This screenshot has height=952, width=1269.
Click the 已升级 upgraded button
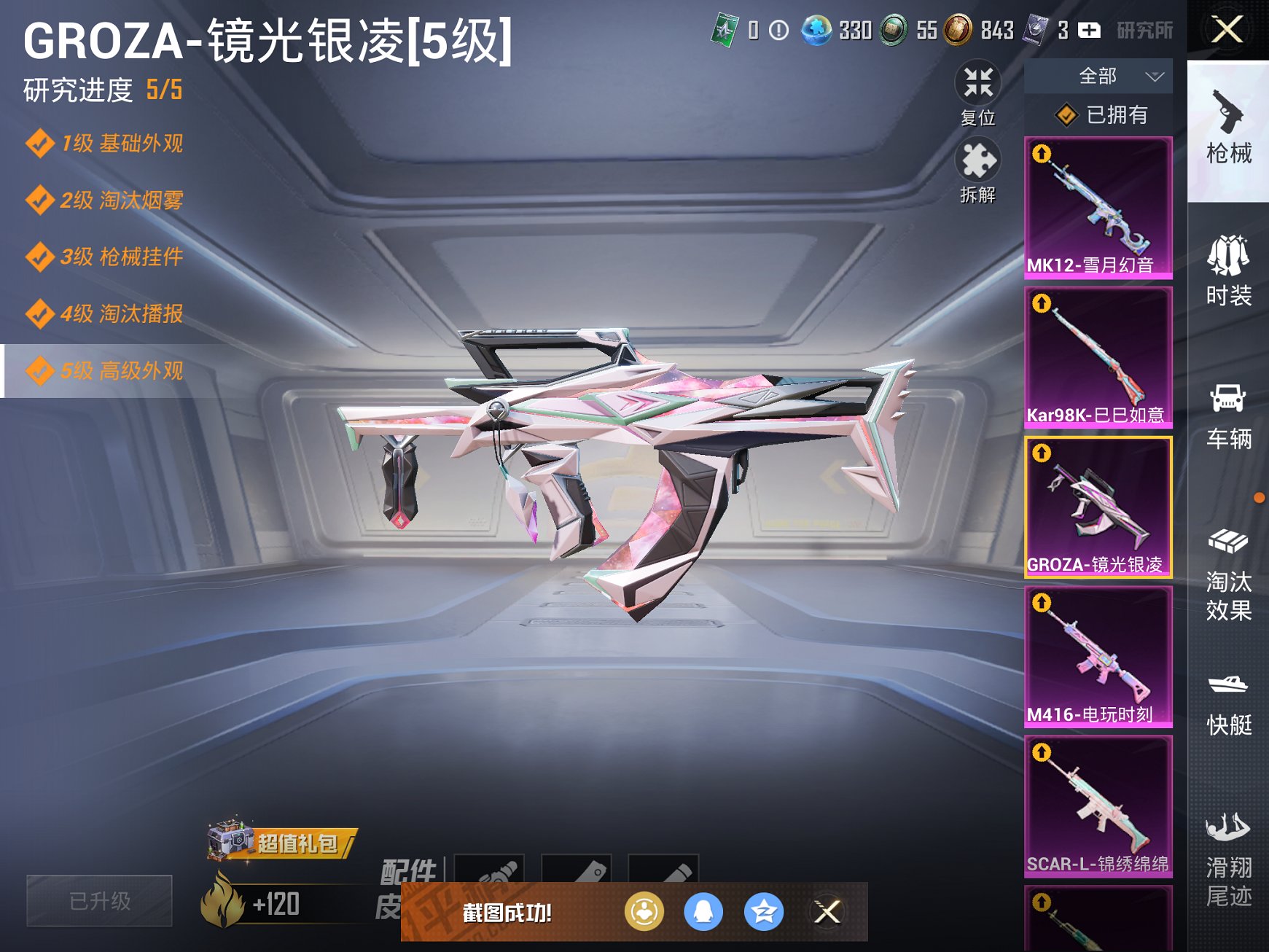tap(99, 902)
